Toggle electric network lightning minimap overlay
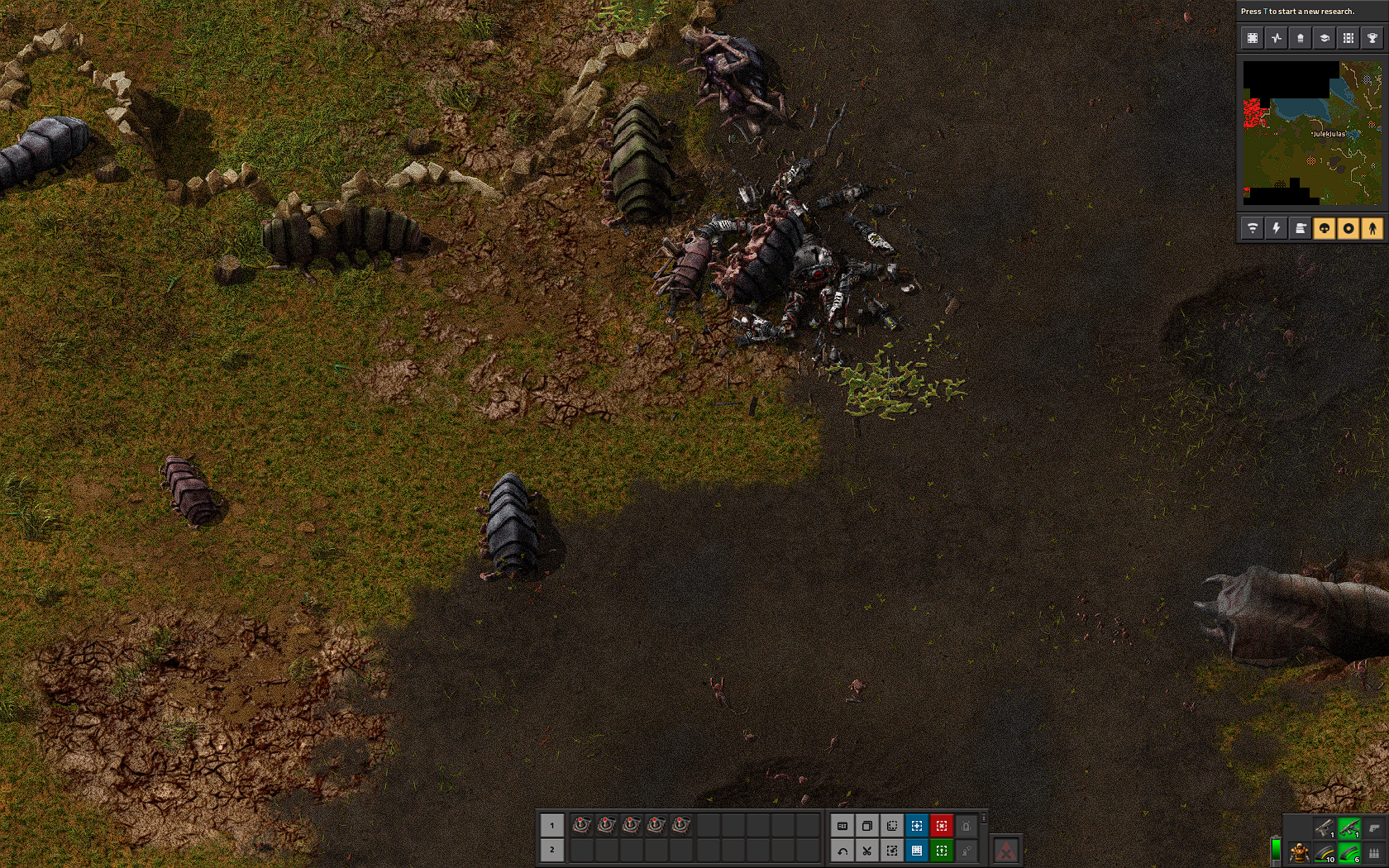The height and width of the screenshot is (868, 1389). point(1277,228)
